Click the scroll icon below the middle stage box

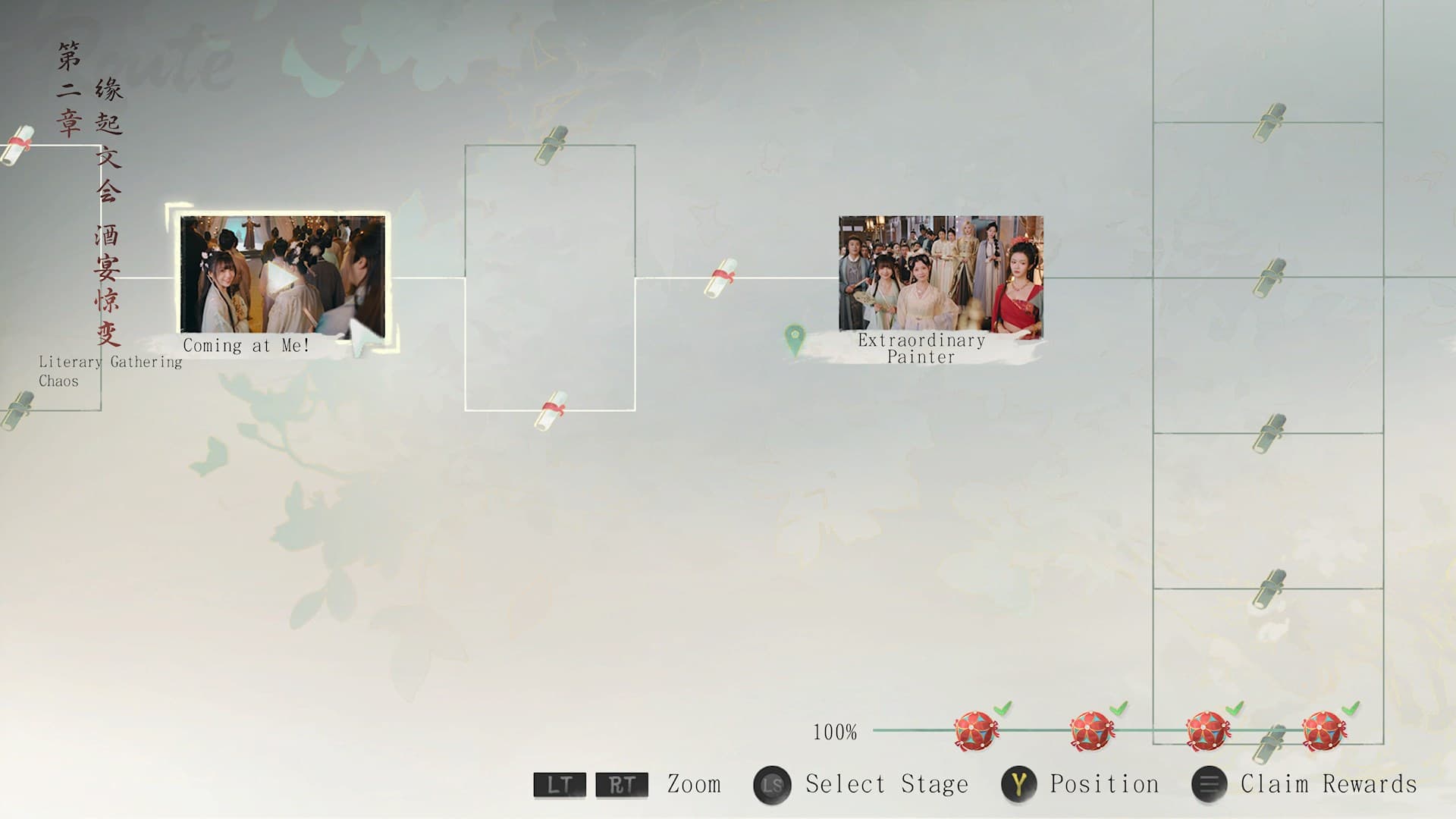click(552, 407)
